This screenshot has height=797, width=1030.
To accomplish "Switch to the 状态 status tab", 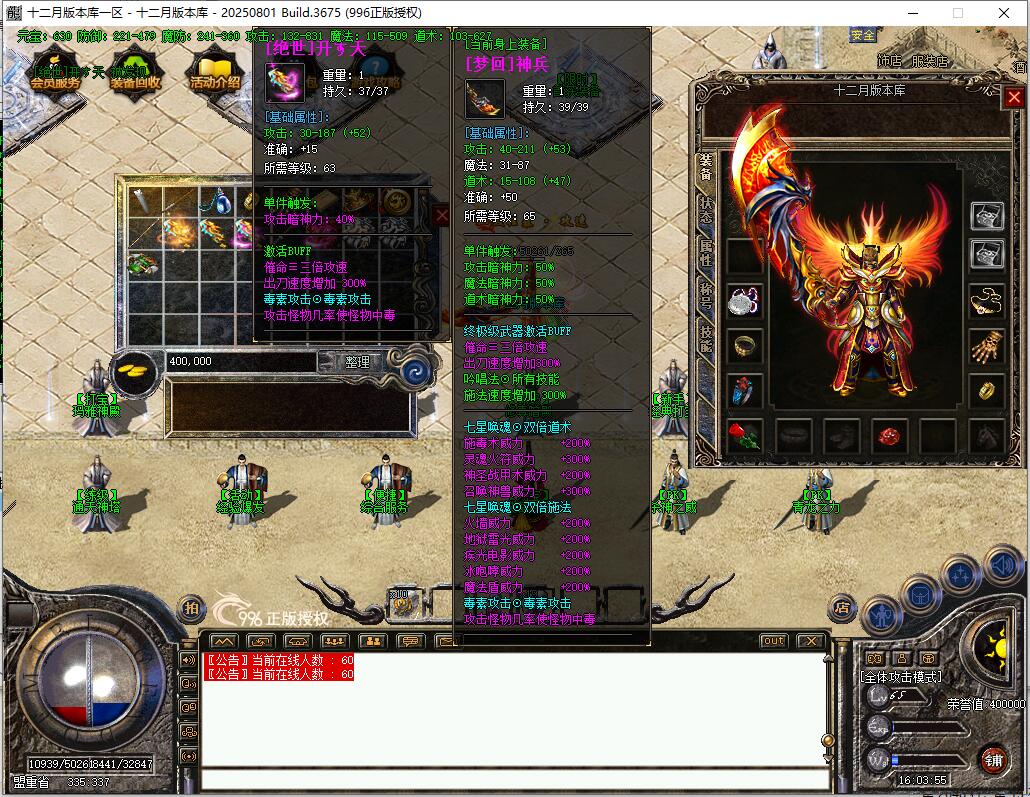I will click(x=707, y=209).
